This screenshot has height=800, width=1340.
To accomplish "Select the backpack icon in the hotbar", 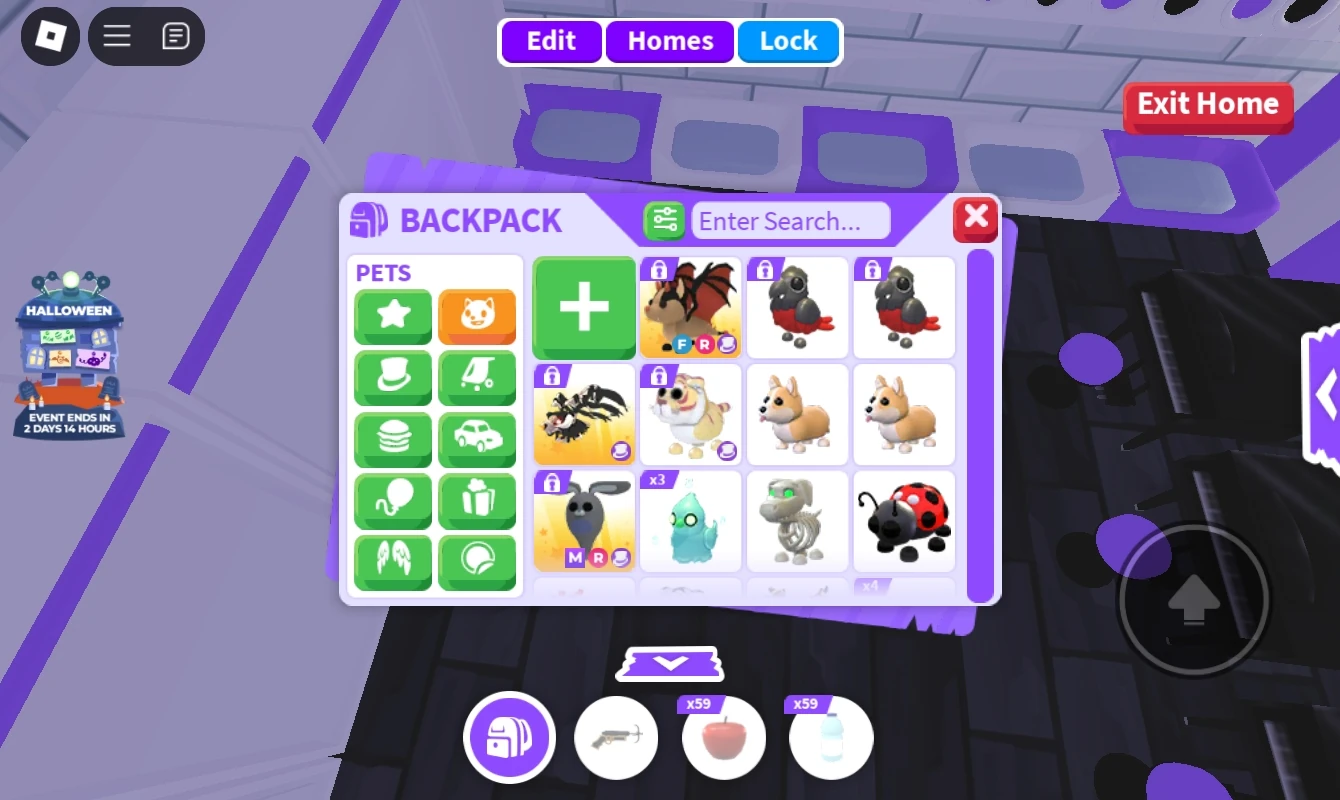I will click(x=509, y=737).
